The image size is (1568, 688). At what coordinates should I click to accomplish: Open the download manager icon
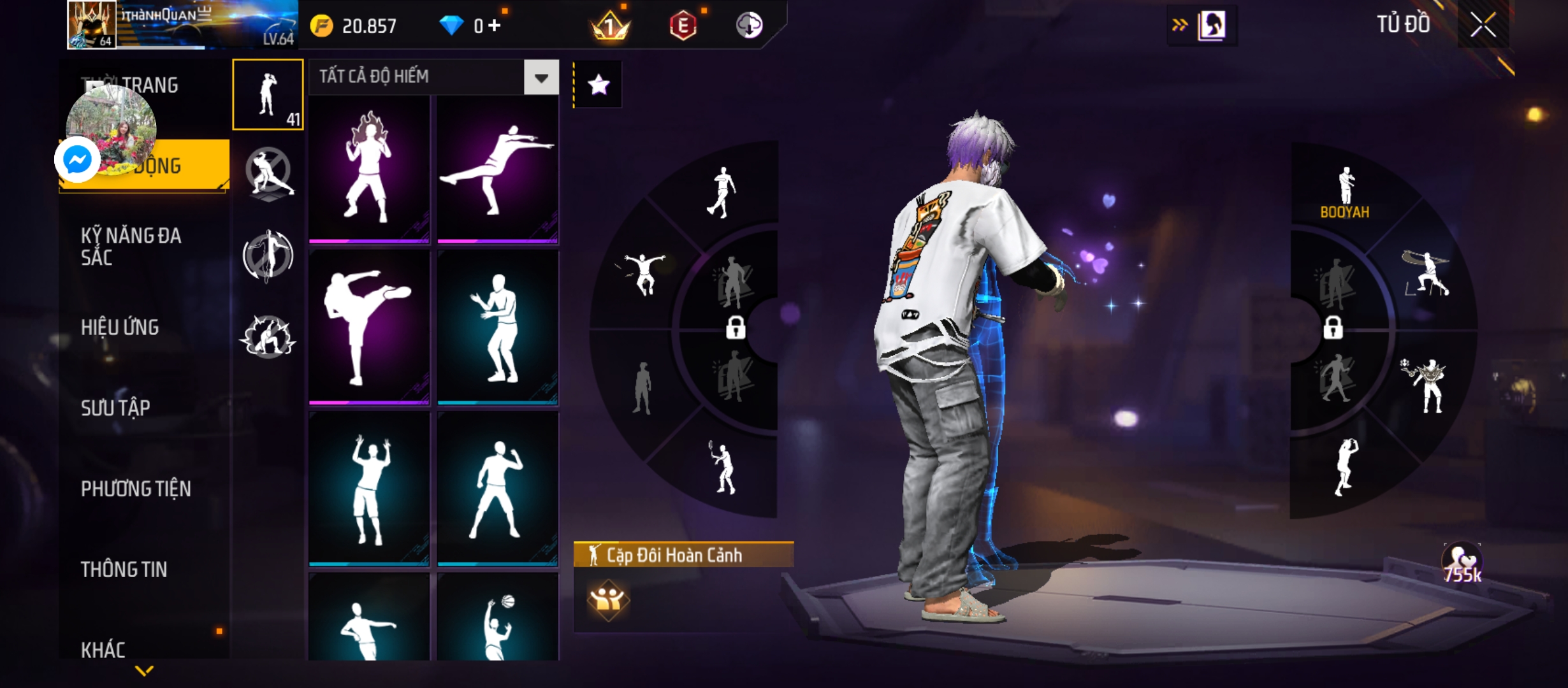click(750, 25)
